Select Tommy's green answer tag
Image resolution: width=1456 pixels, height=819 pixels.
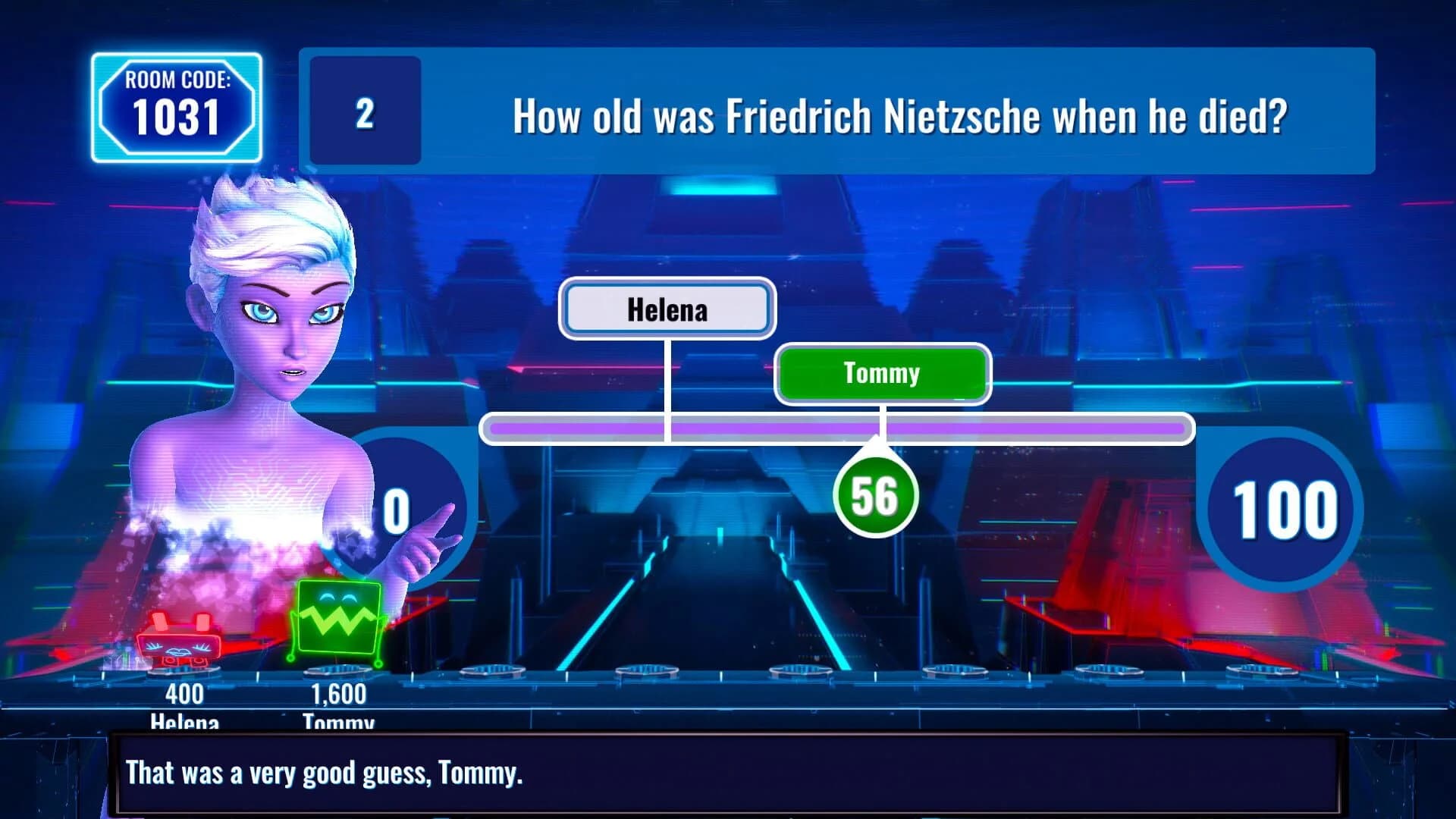click(882, 373)
